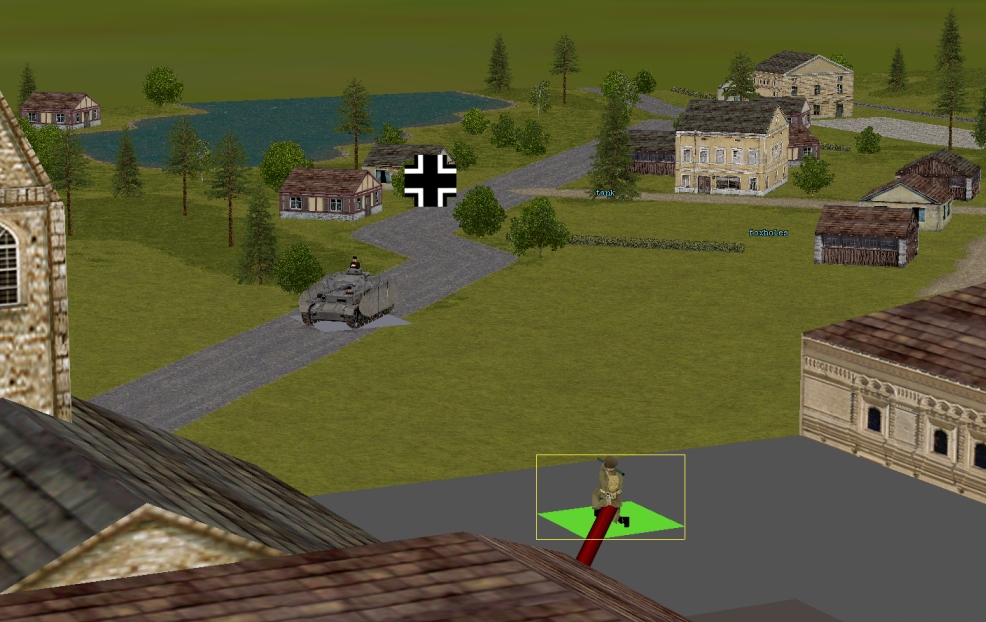The width and height of the screenshot is (986, 622).
Task: Click the German cross objective flag marker
Action: [431, 180]
